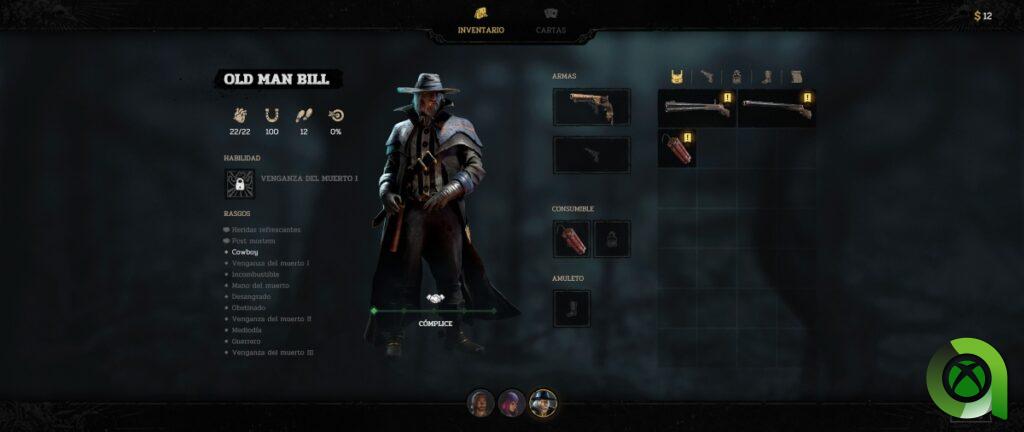This screenshot has height=432, width=1024.
Task: Pick the long rifle from inventory
Action: pos(777,108)
